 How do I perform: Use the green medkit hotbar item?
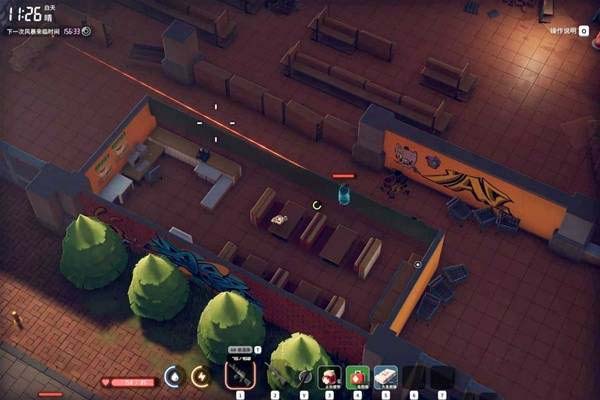tap(358, 377)
